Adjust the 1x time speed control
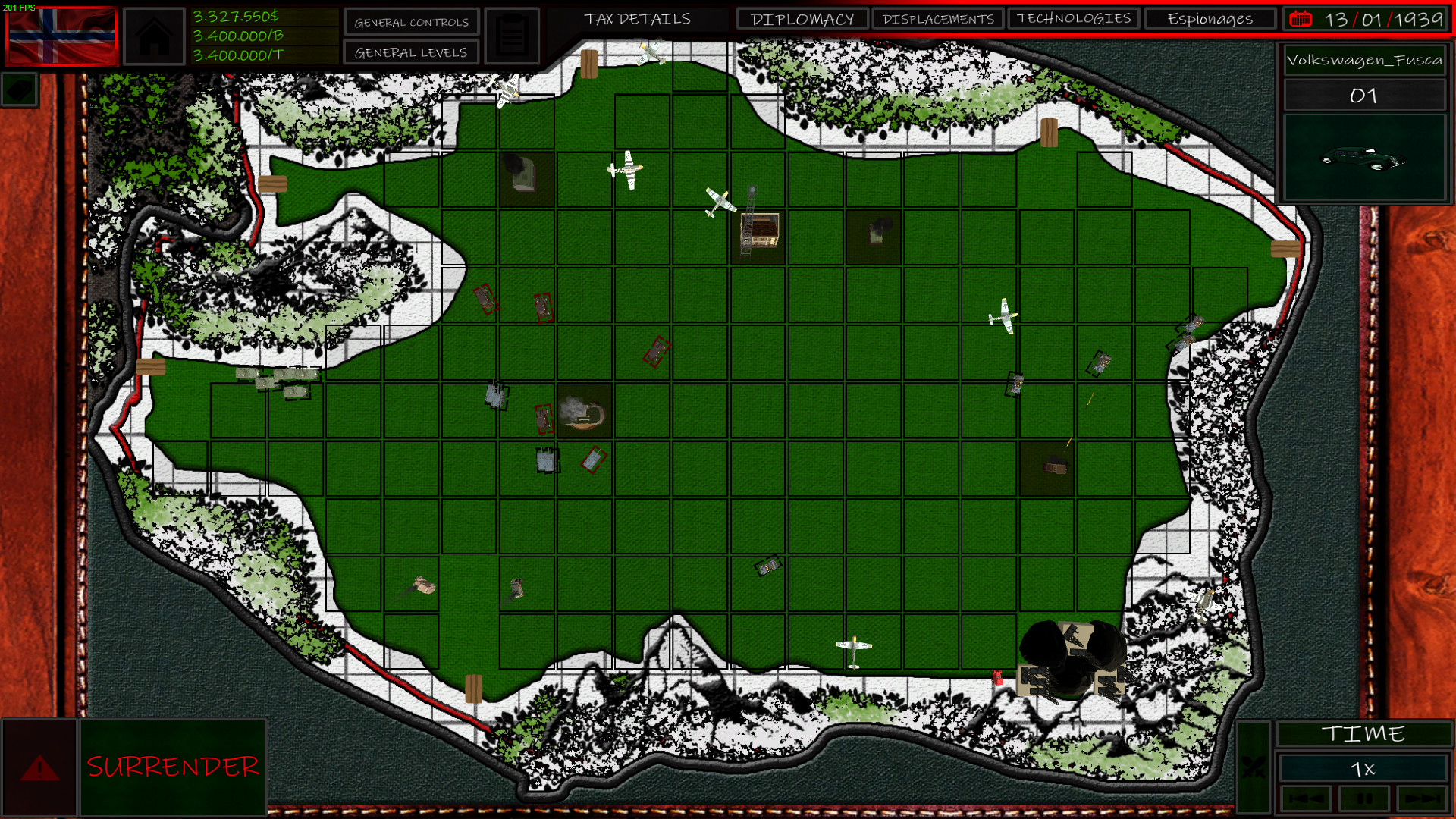Image resolution: width=1456 pixels, height=819 pixels. tap(1363, 768)
